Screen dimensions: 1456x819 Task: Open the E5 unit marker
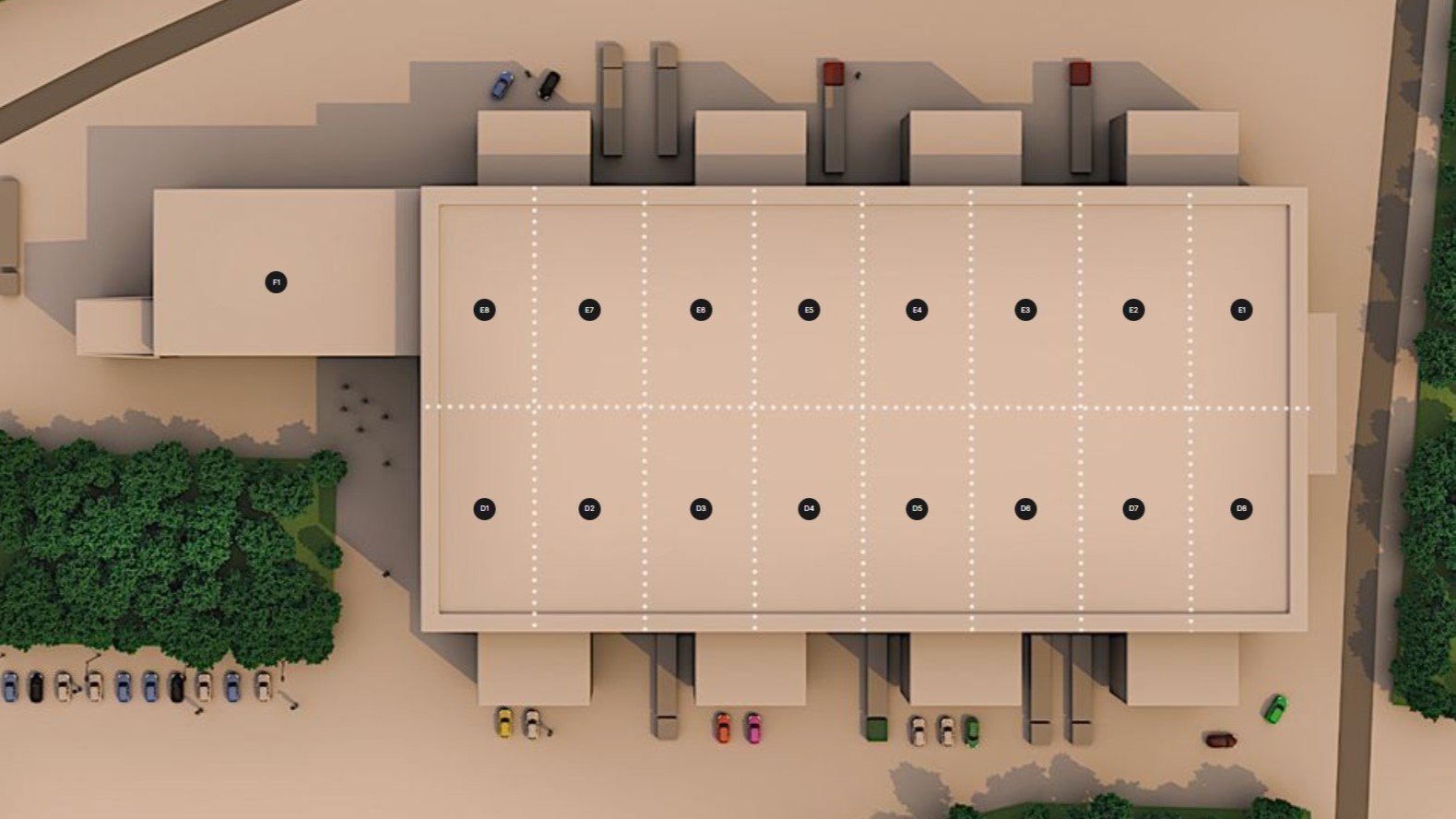click(809, 310)
